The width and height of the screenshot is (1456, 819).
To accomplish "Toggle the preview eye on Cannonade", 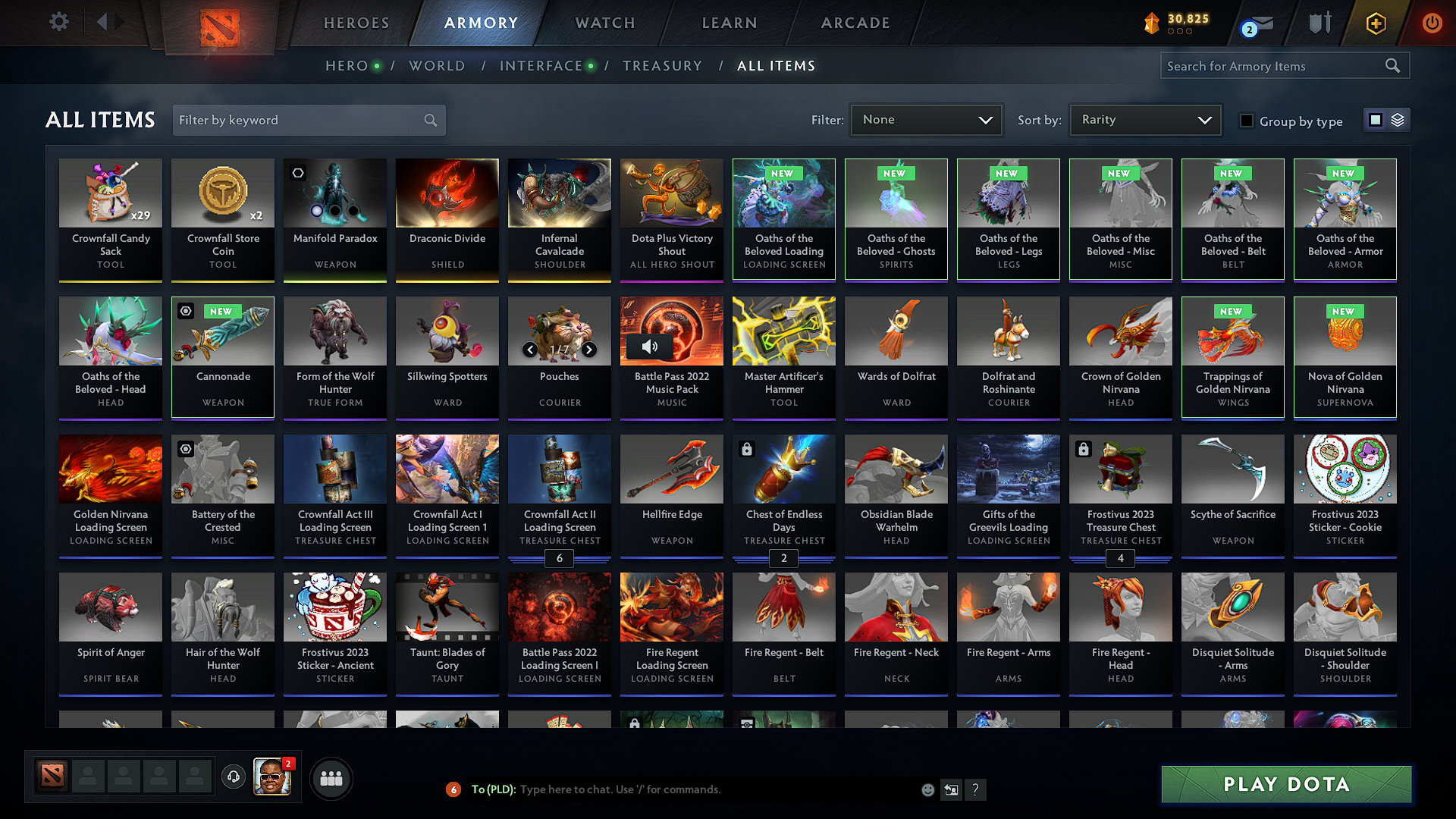I will click(x=186, y=312).
